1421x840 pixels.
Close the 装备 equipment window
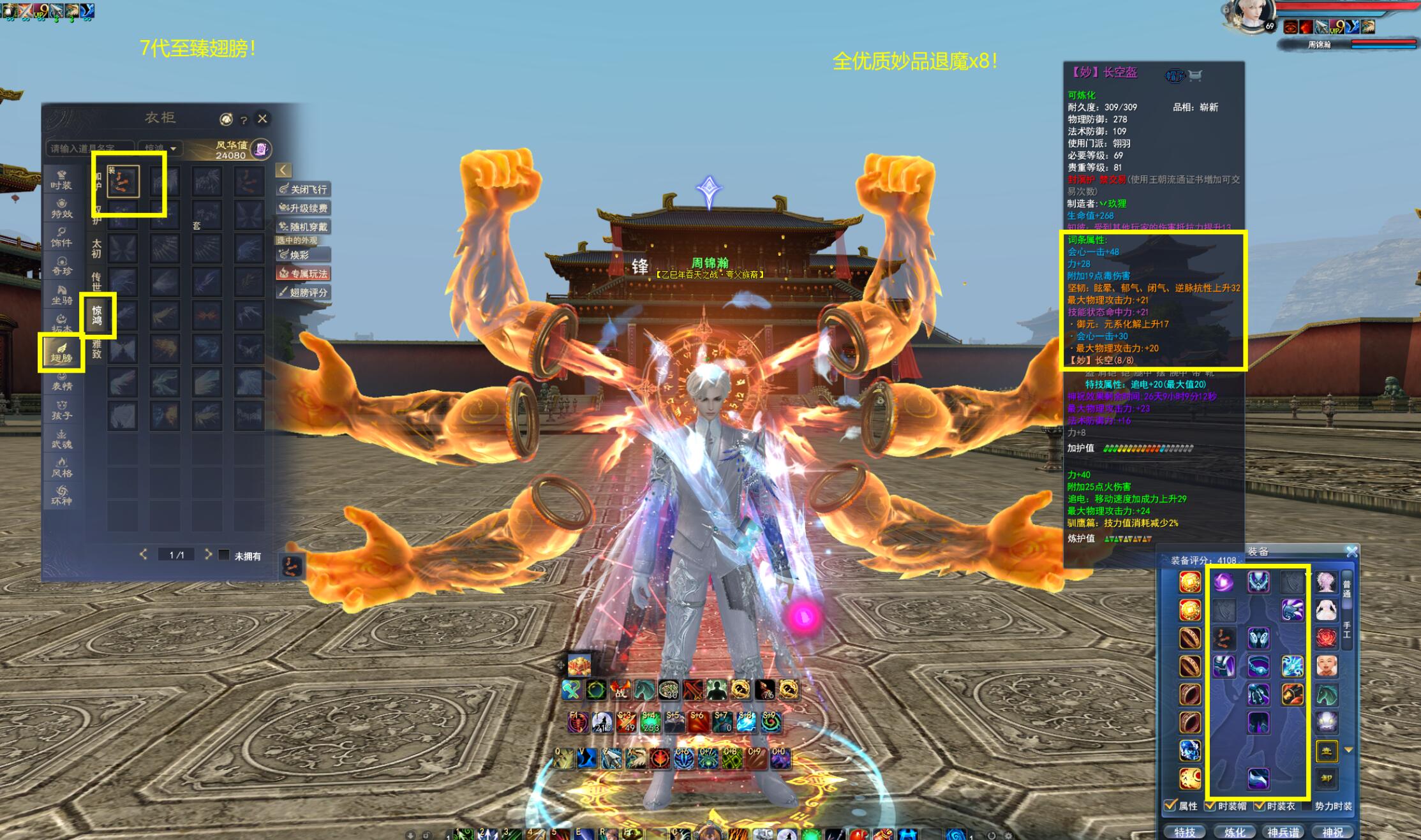[x=1351, y=552]
